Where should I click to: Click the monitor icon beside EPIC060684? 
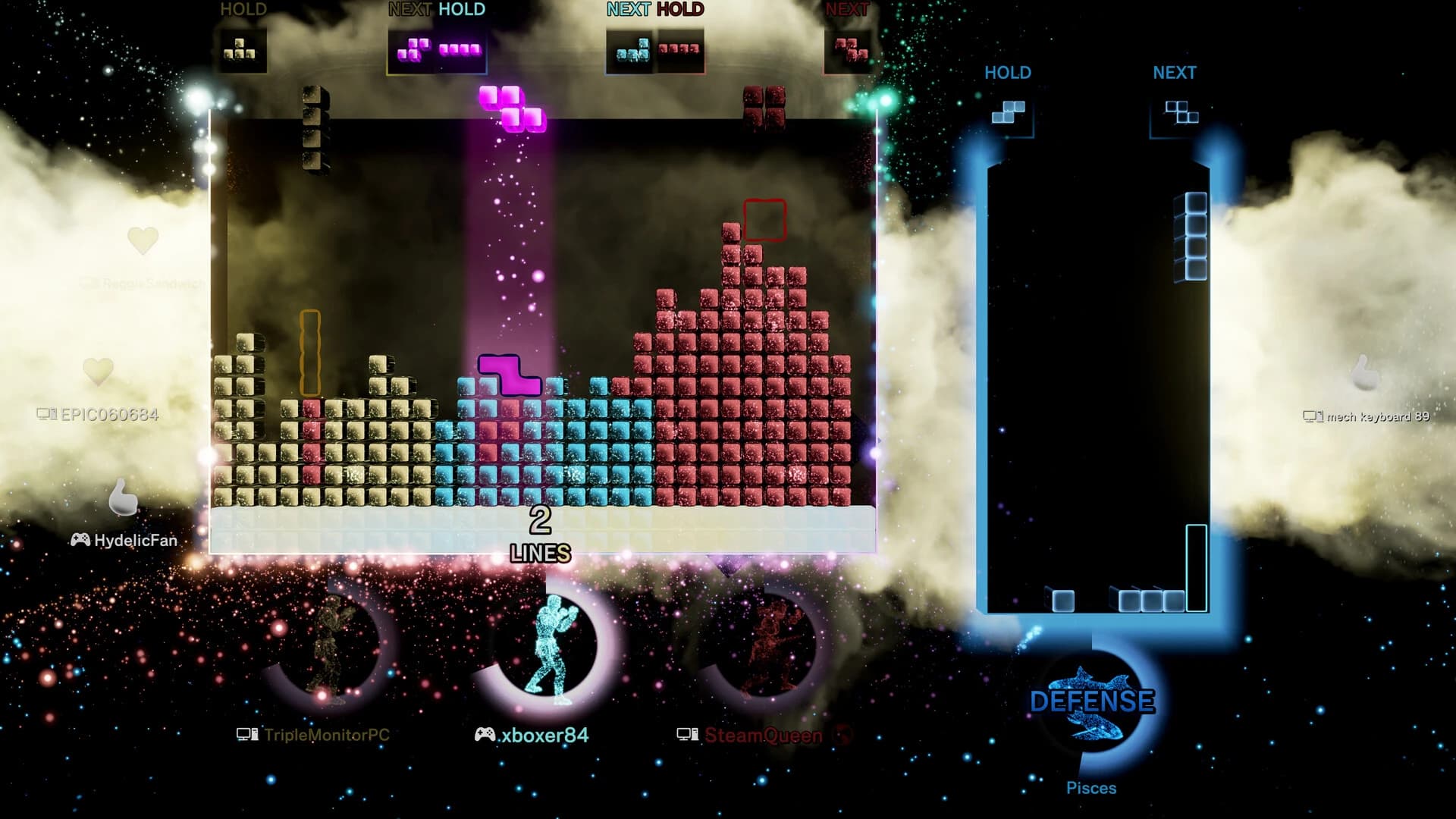click(47, 415)
